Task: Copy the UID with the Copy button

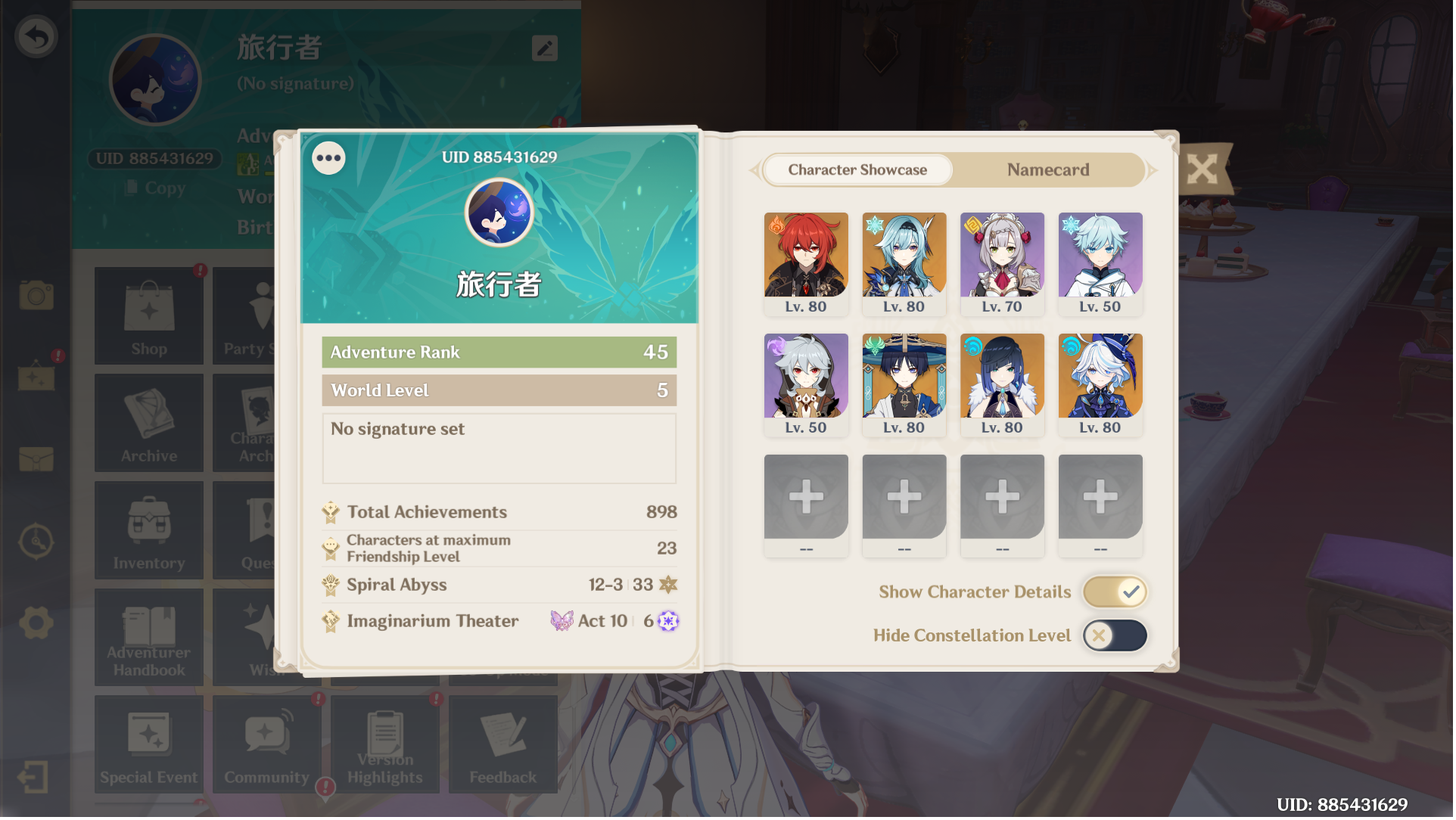Action: coord(152,188)
